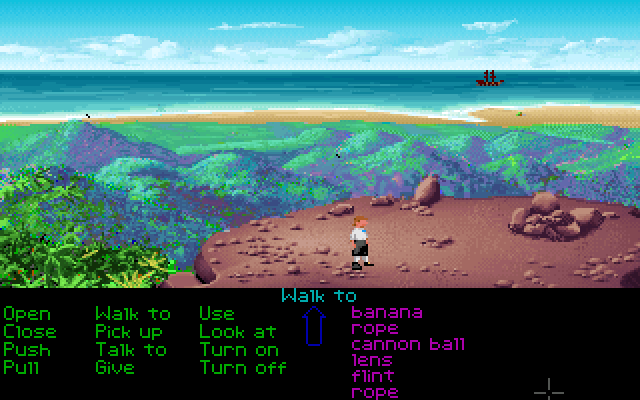Pick the cannon ball inventory item
Viewport: 640px width, 400px height.
408,345
